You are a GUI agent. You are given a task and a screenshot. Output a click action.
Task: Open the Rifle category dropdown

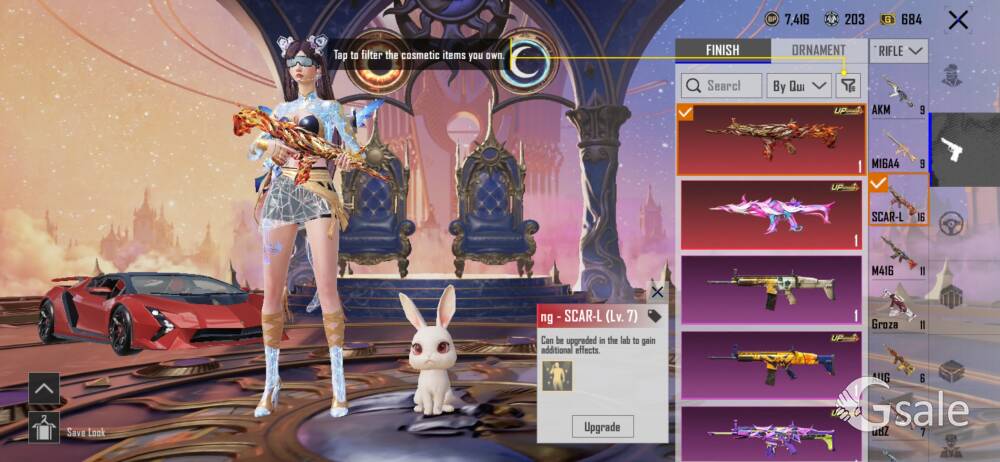pos(899,50)
